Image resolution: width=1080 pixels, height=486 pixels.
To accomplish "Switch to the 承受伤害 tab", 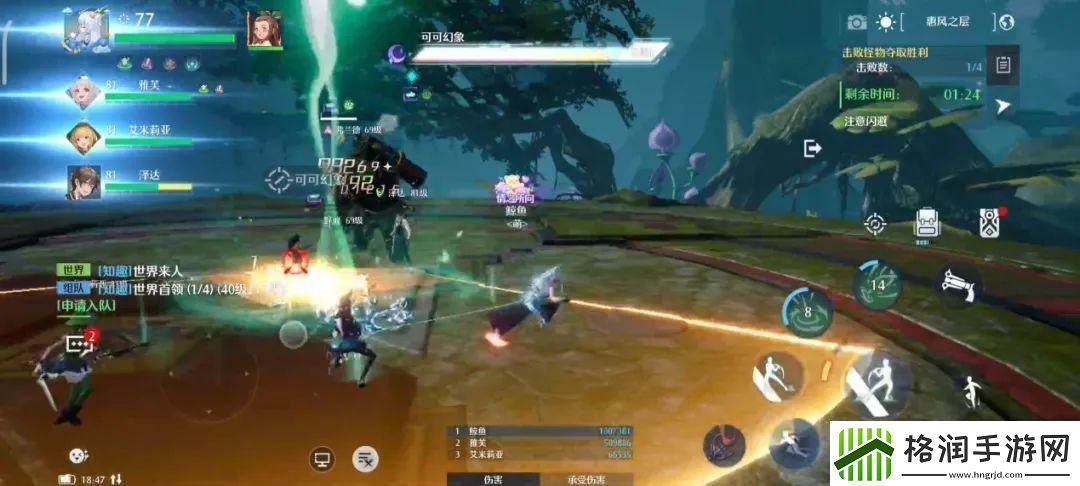I will coord(586,479).
